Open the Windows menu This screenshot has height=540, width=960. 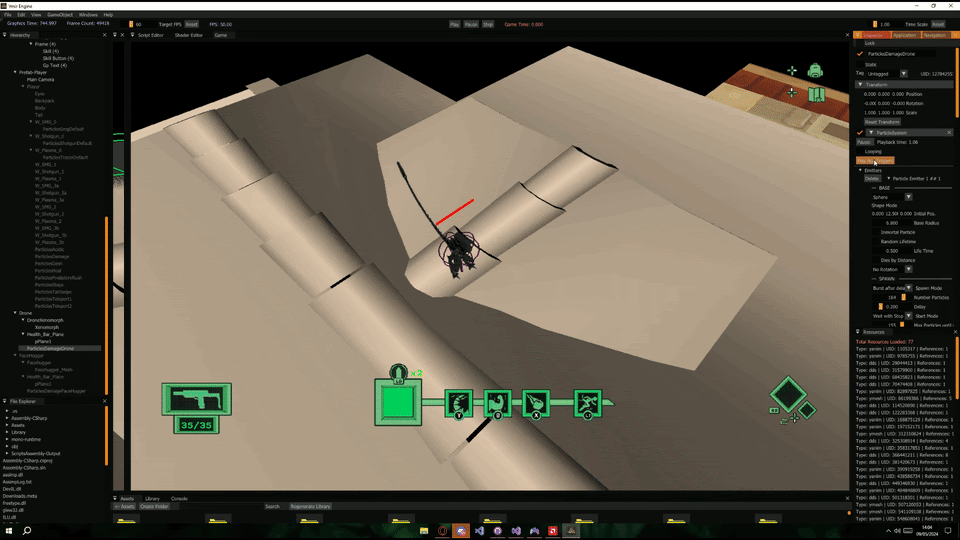[88, 15]
